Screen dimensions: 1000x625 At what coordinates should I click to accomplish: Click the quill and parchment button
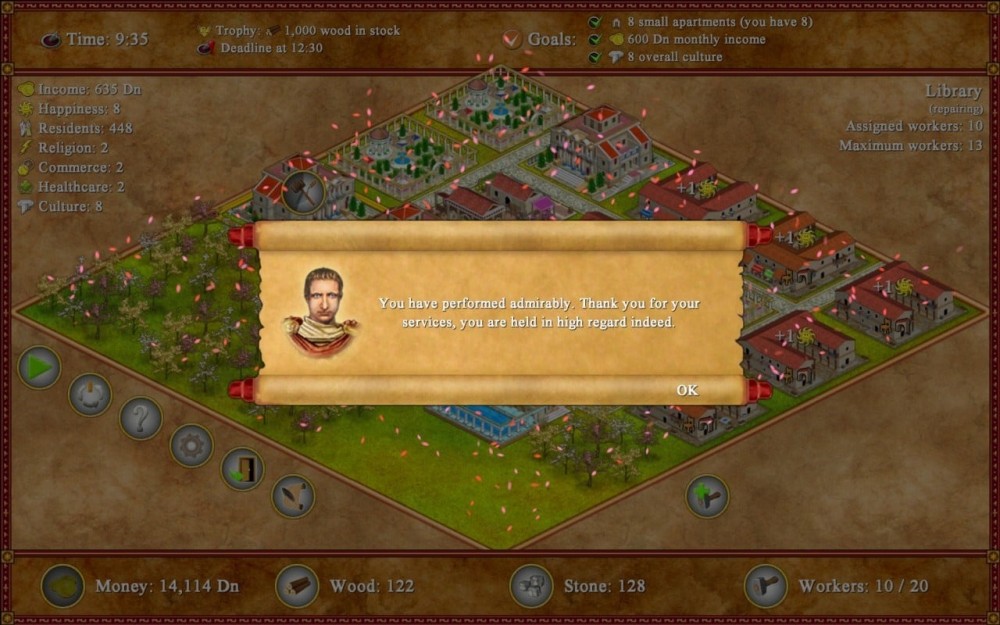coord(293,496)
